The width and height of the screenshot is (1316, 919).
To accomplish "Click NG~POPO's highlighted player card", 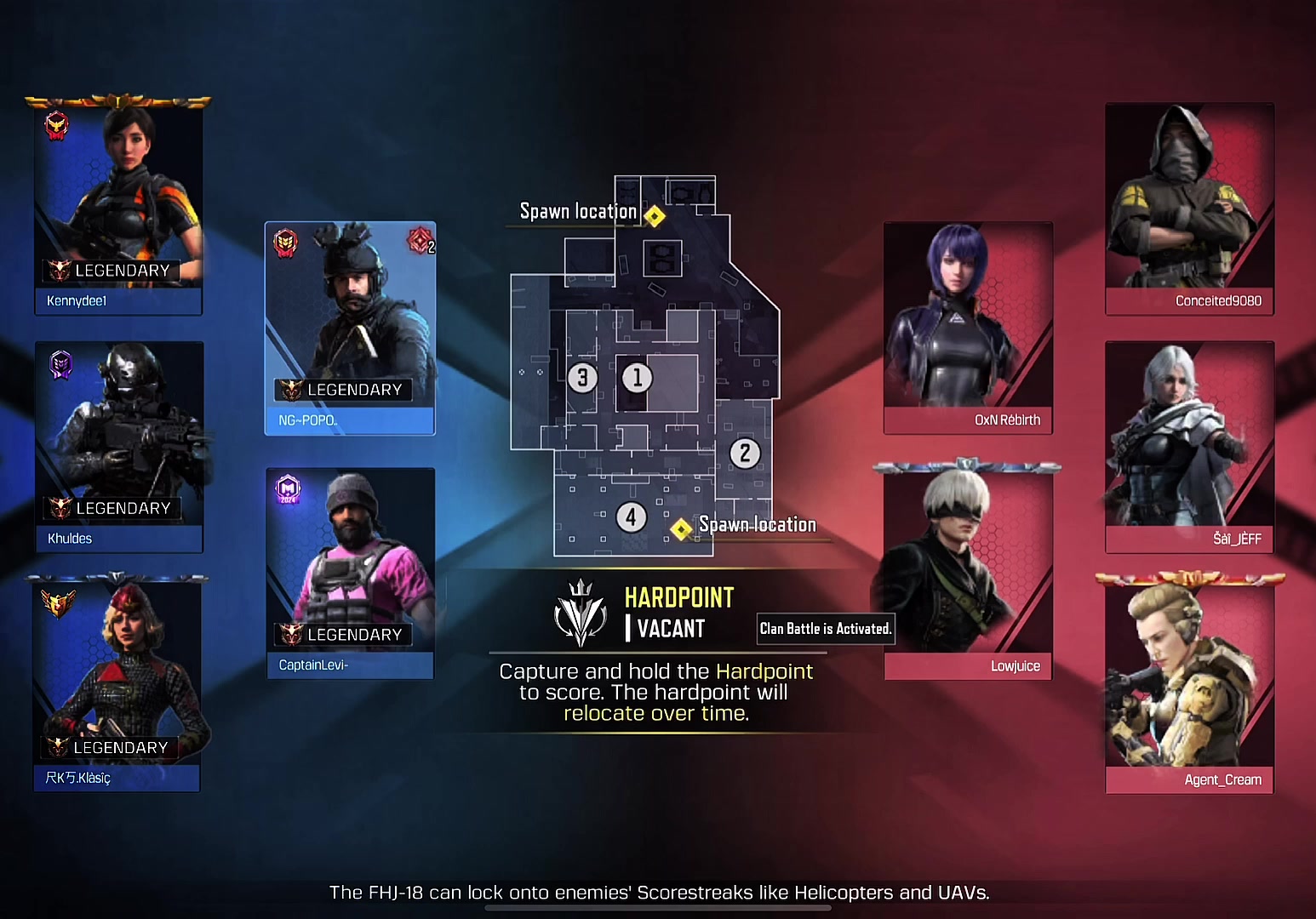I will click(x=350, y=328).
